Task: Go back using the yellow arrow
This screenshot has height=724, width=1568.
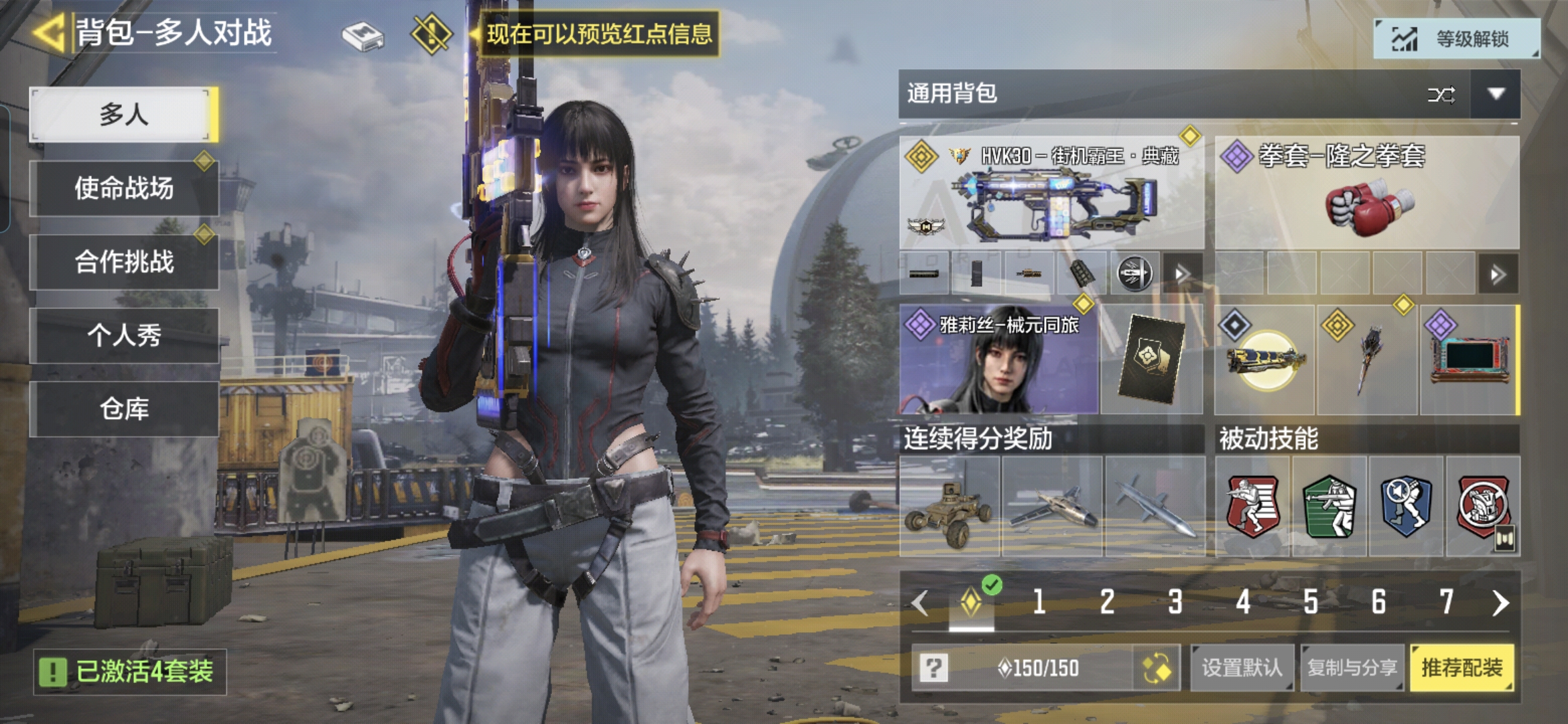Action: (48, 32)
